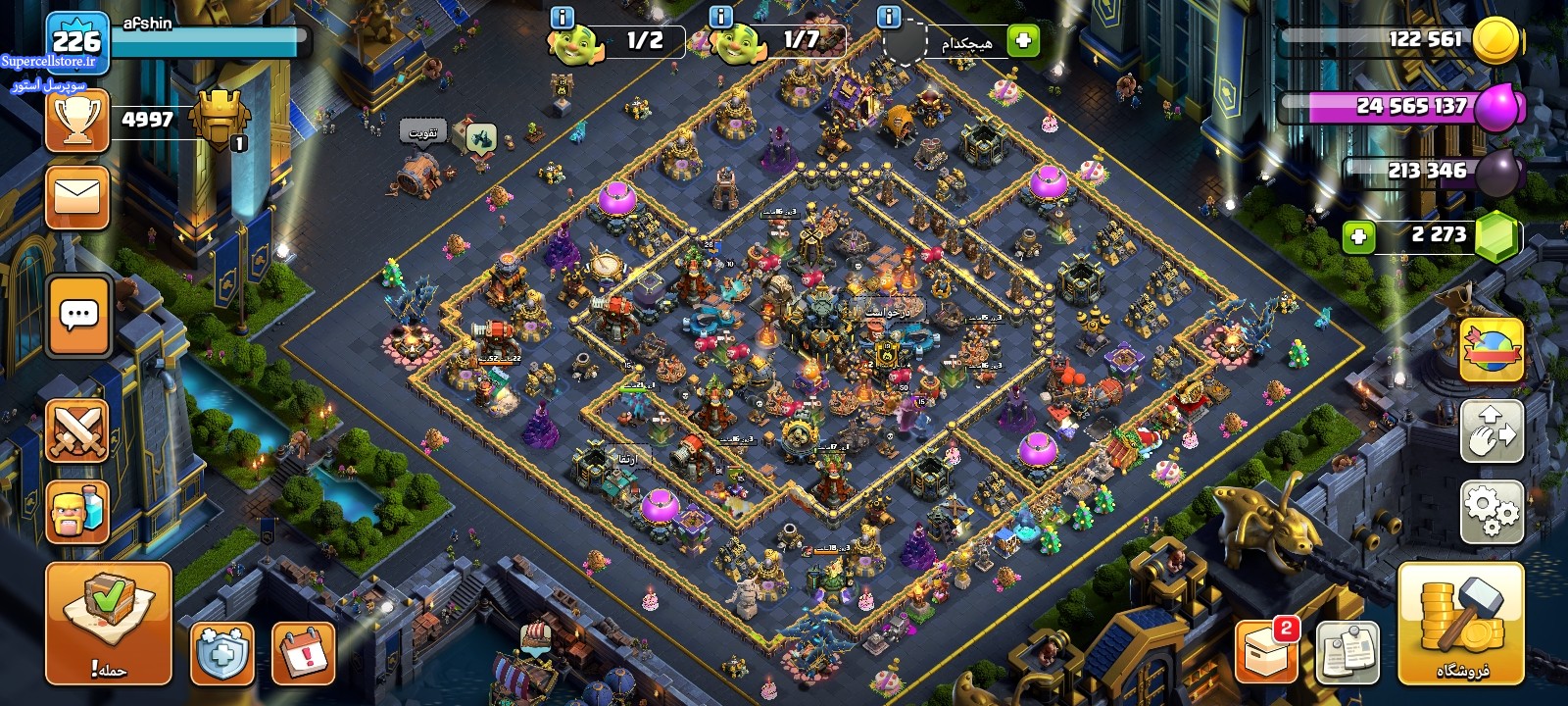Open the chest with red badge 2
1568x706 pixels.
pos(1266,651)
